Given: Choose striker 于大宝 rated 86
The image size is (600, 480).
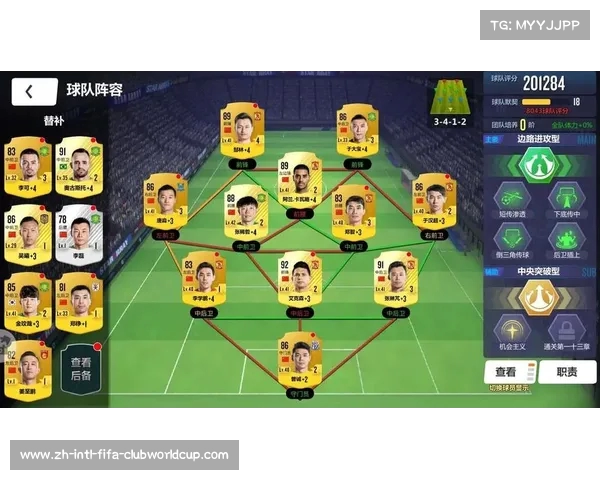Looking at the screenshot, I should point(357,133).
